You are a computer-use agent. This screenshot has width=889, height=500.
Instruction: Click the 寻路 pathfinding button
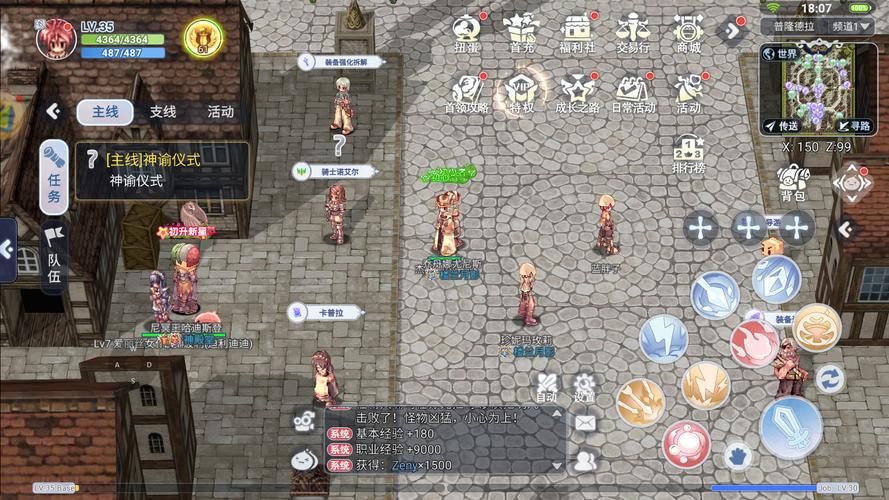(853, 126)
